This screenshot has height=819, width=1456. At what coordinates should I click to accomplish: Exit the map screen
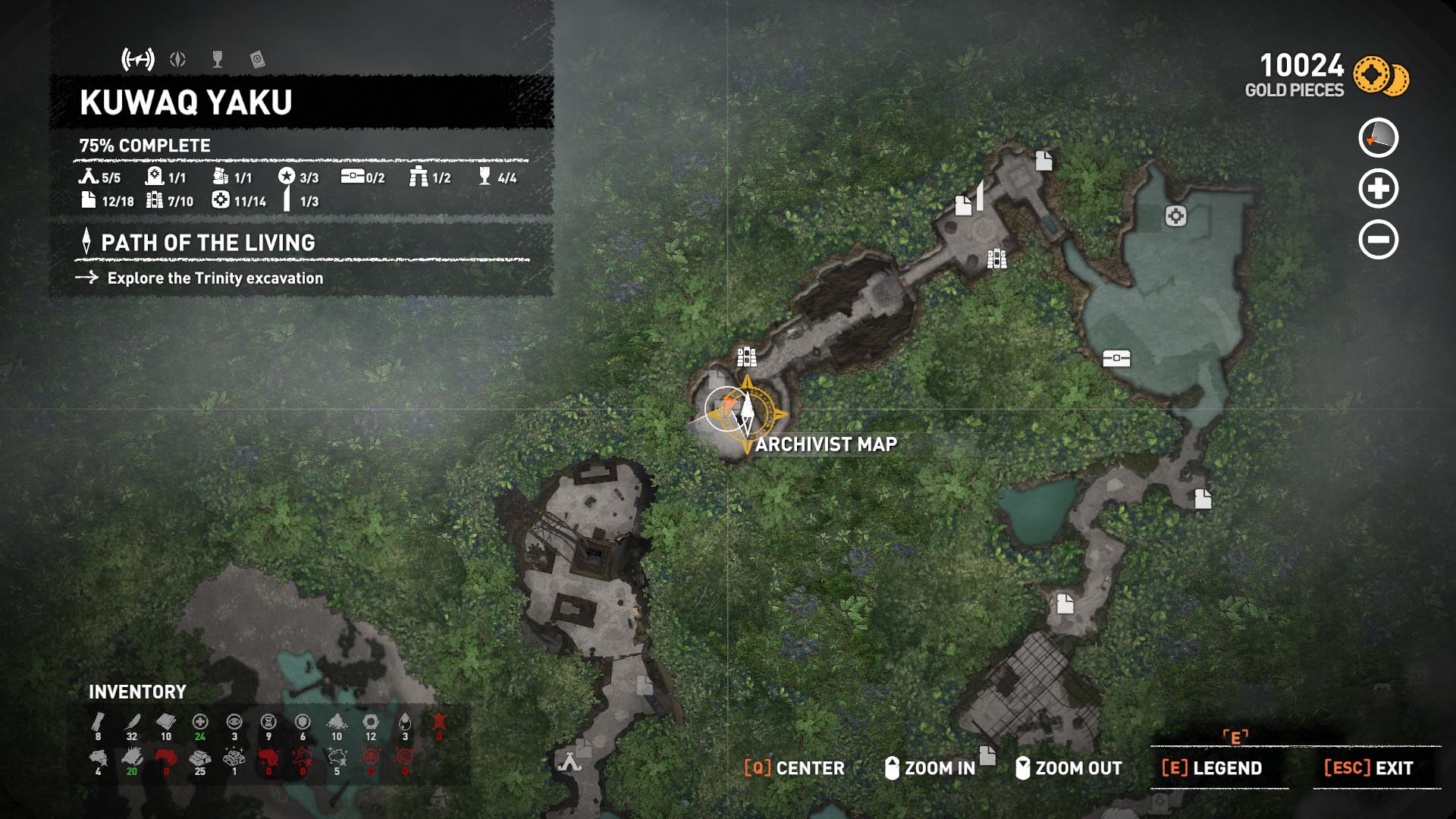[1368, 768]
